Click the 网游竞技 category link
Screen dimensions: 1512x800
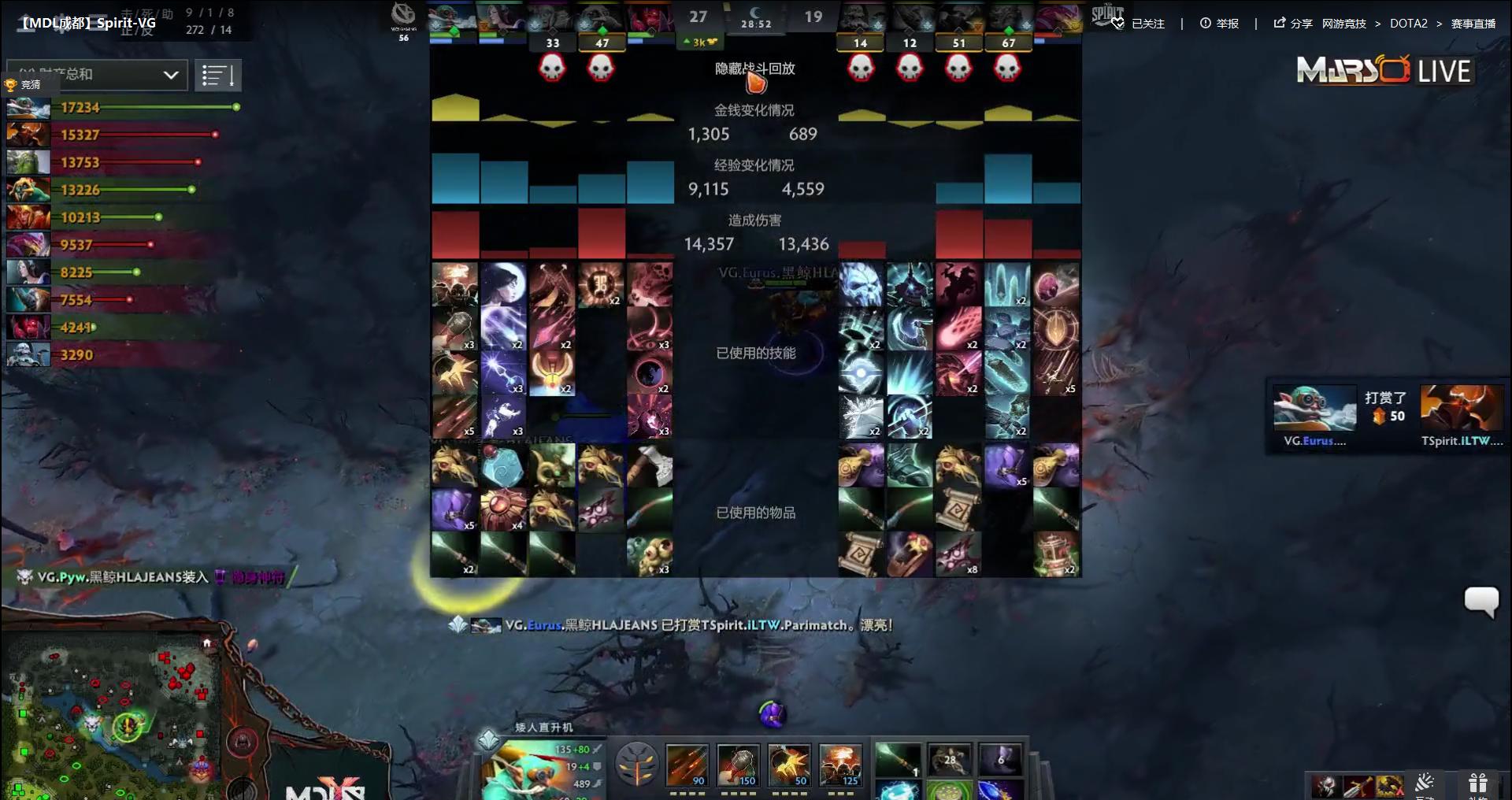(1343, 24)
